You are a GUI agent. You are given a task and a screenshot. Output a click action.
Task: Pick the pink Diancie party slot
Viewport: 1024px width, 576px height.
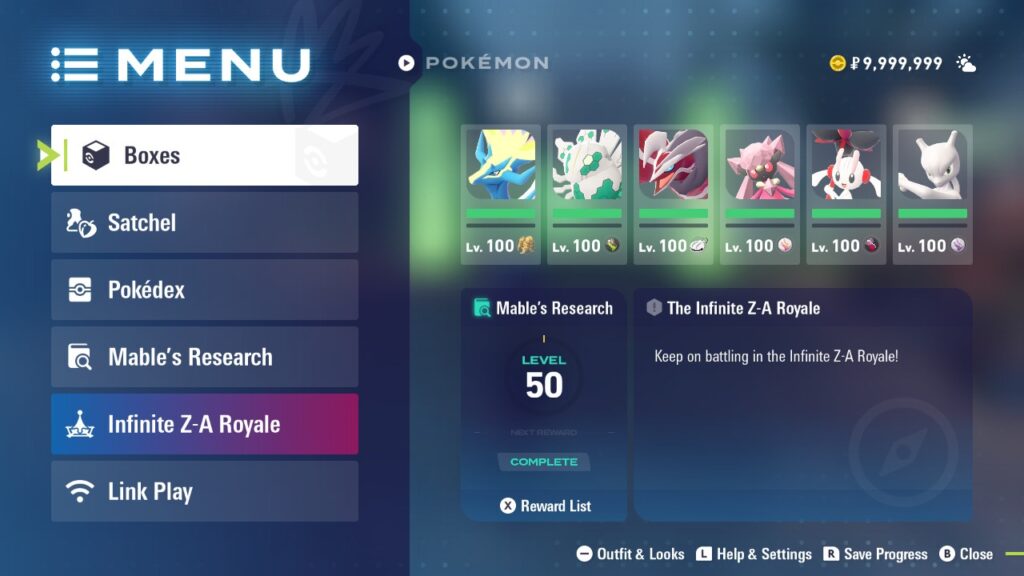click(759, 194)
